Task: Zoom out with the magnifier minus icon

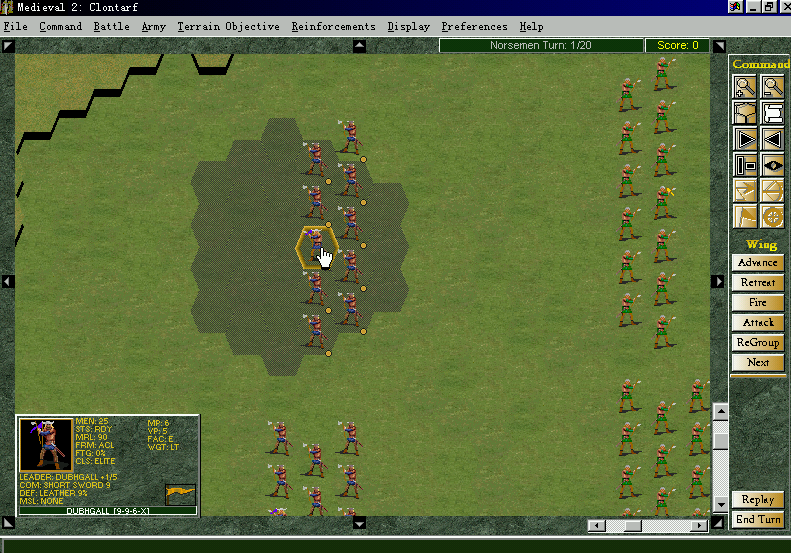Action: [772, 87]
